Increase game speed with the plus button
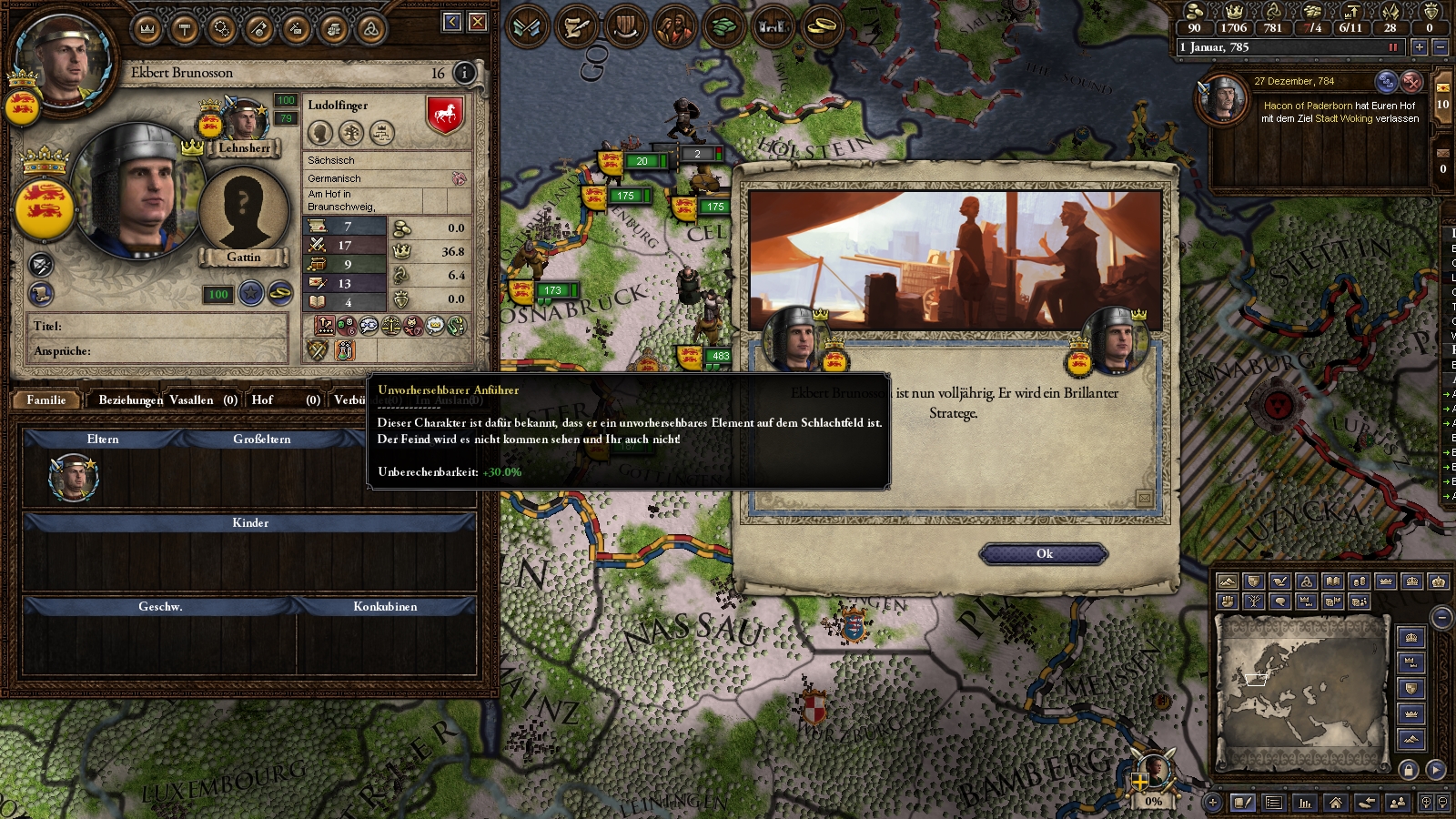 [1419, 47]
